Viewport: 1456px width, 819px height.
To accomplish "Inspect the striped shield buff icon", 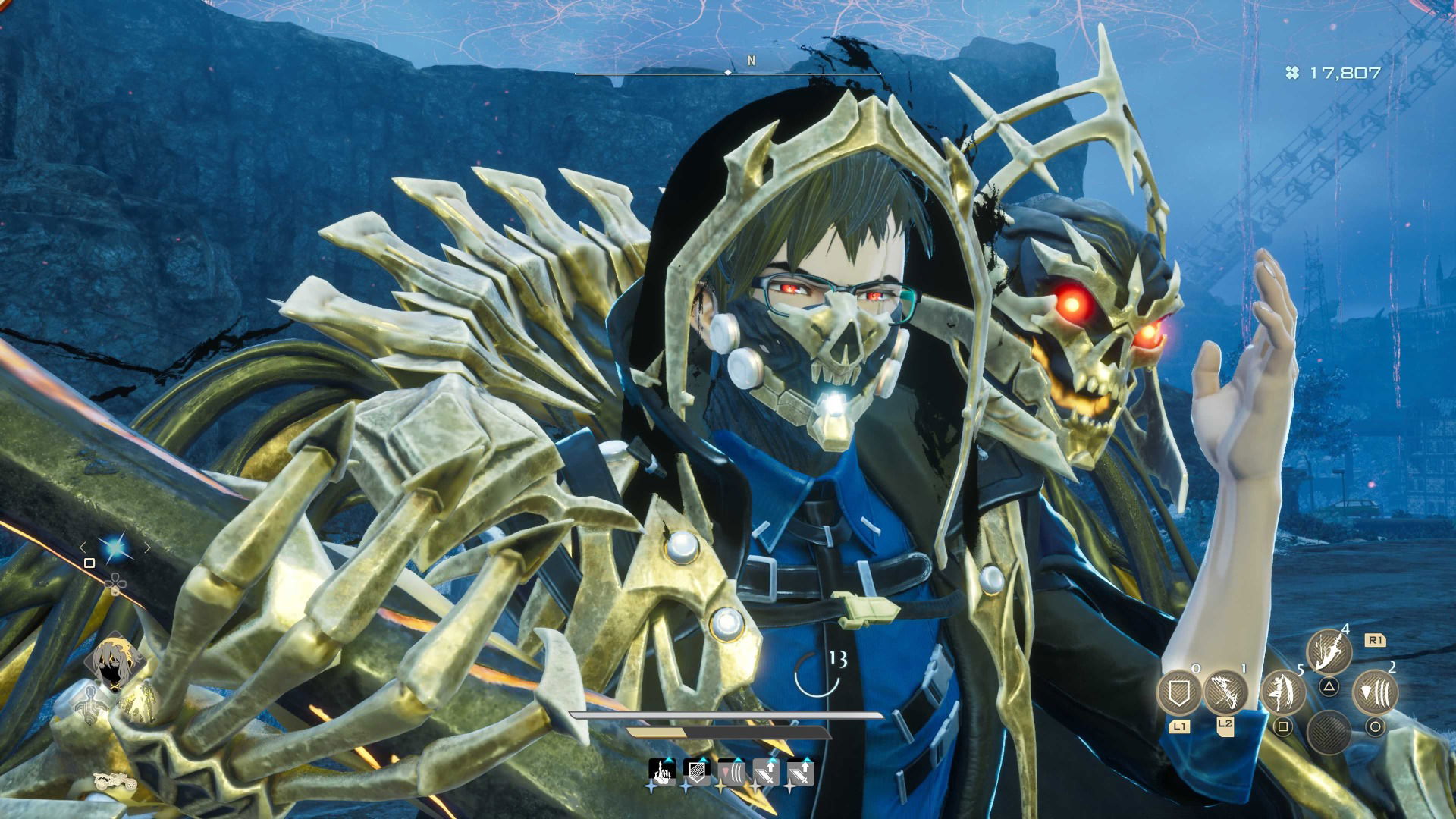I will click(x=696, y=772).
